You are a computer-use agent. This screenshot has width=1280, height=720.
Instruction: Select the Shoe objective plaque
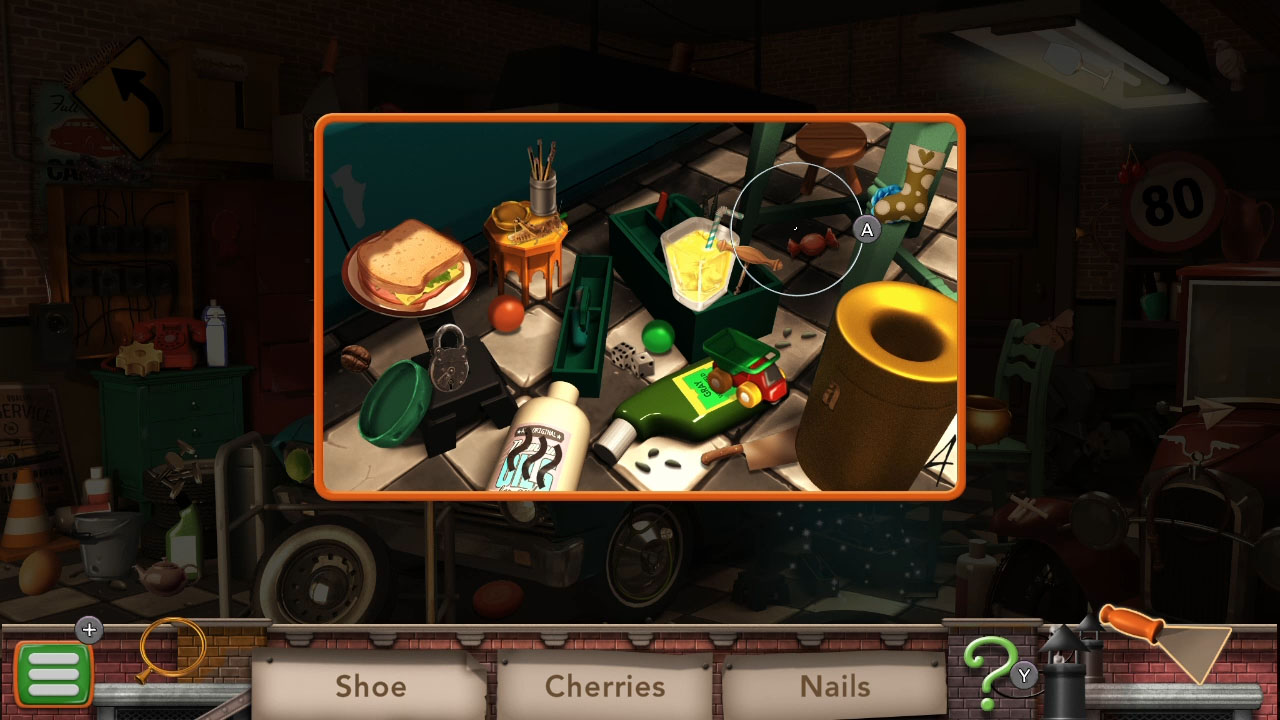click(371, 687)
